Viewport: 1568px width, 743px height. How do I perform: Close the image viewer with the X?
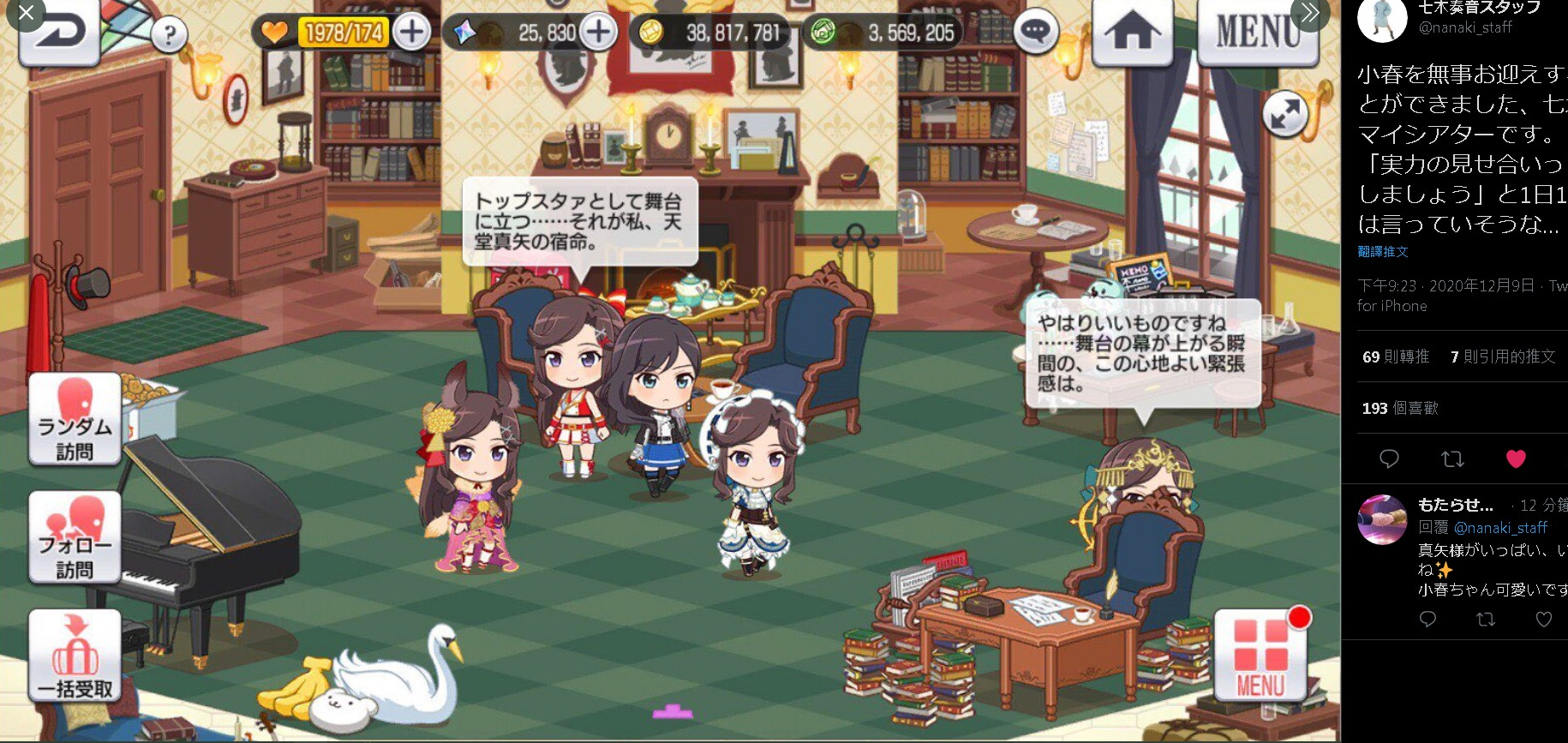26,13
